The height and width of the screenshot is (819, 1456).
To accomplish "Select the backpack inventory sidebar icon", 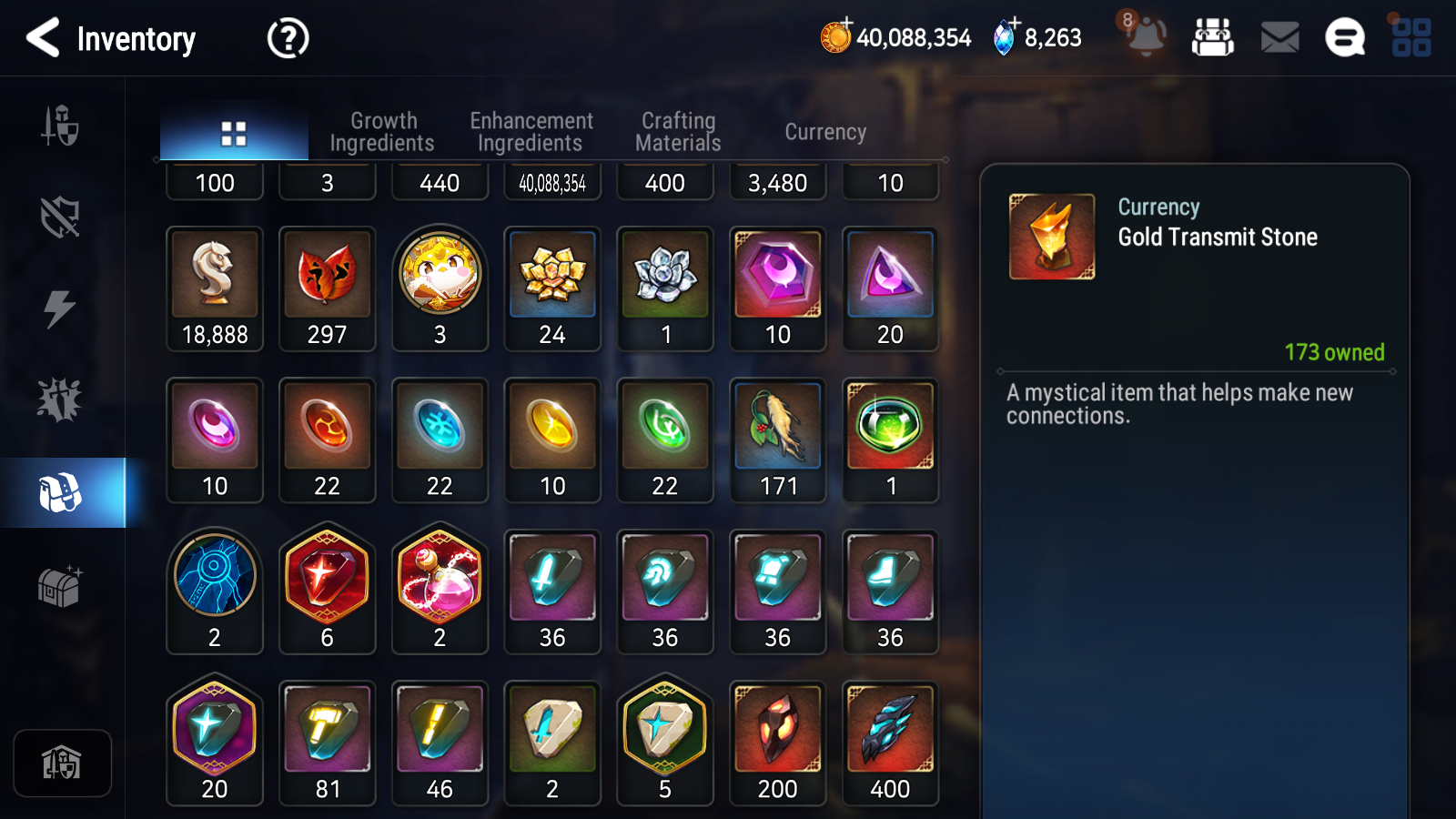I will coord(60,491).
